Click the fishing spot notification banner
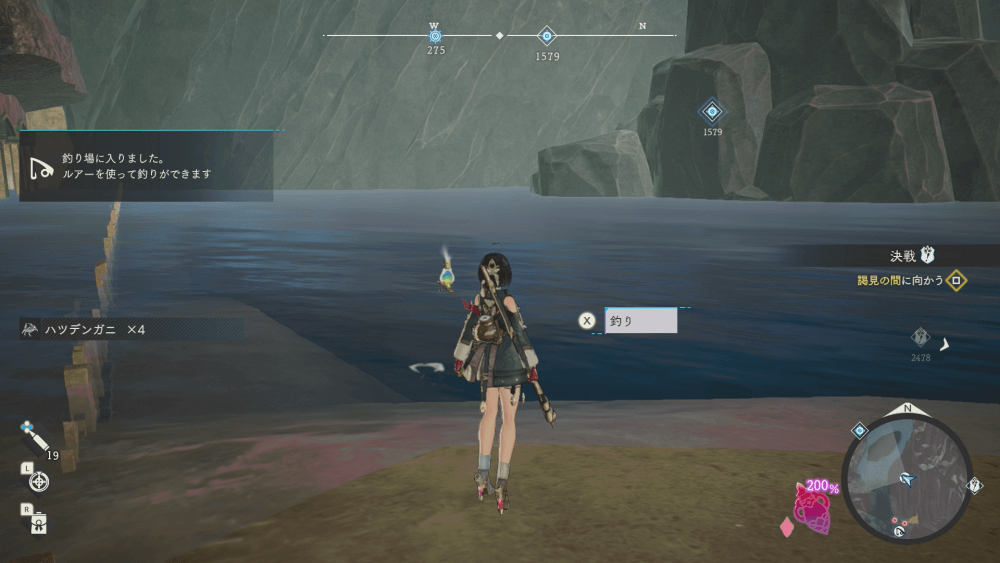This screenshot has height=563, width=1000. click(146, 166)
